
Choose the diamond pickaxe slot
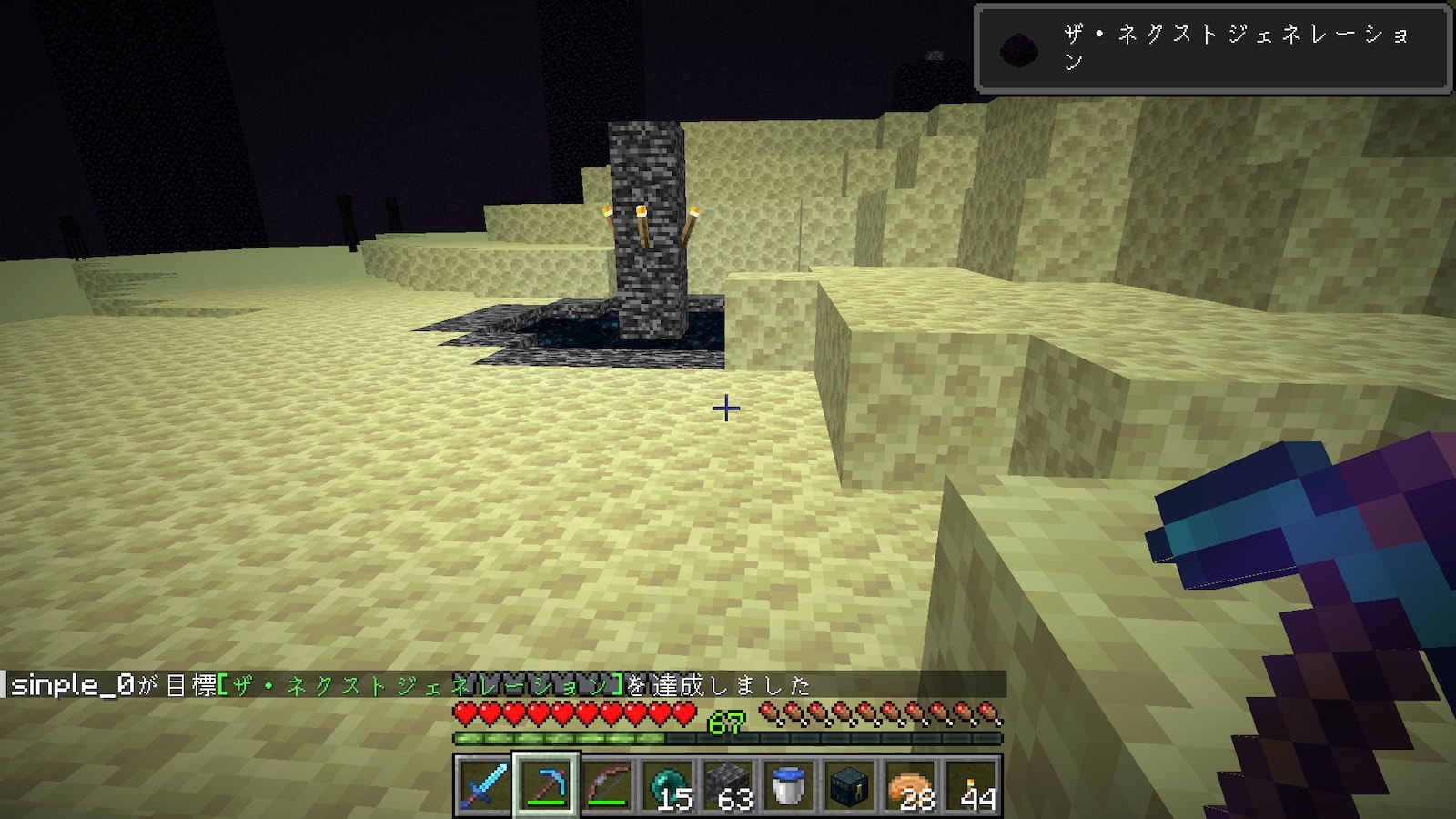[x=544, y=784]
